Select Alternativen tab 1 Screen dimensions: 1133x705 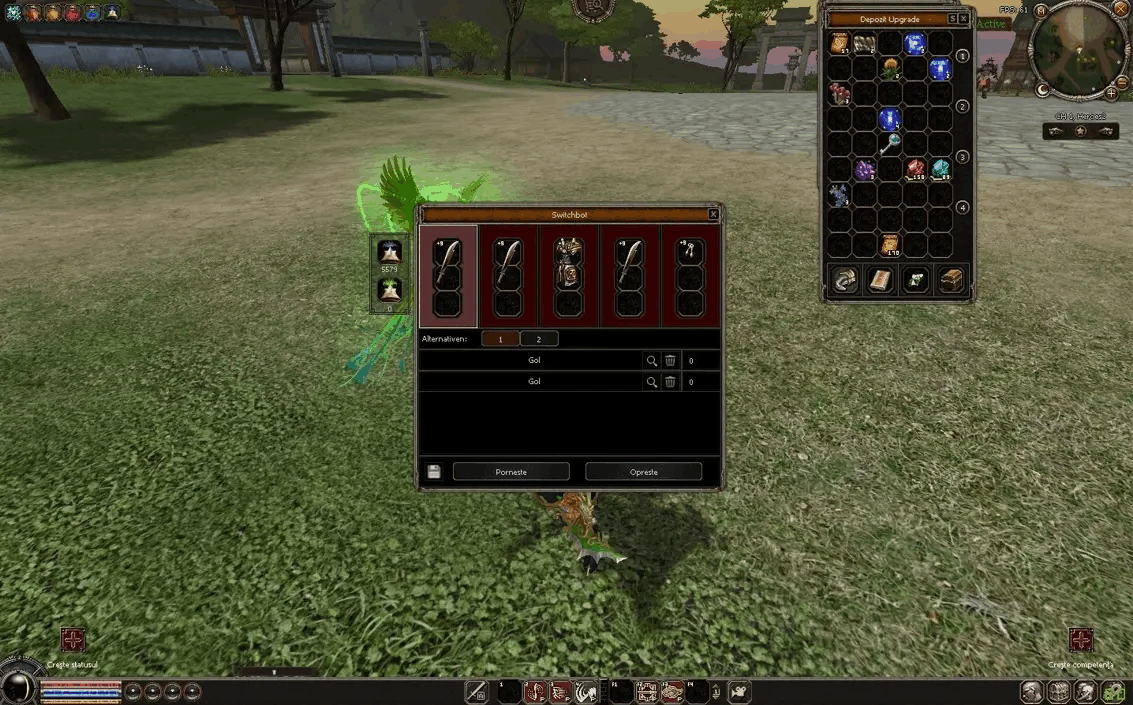[500, 339]
